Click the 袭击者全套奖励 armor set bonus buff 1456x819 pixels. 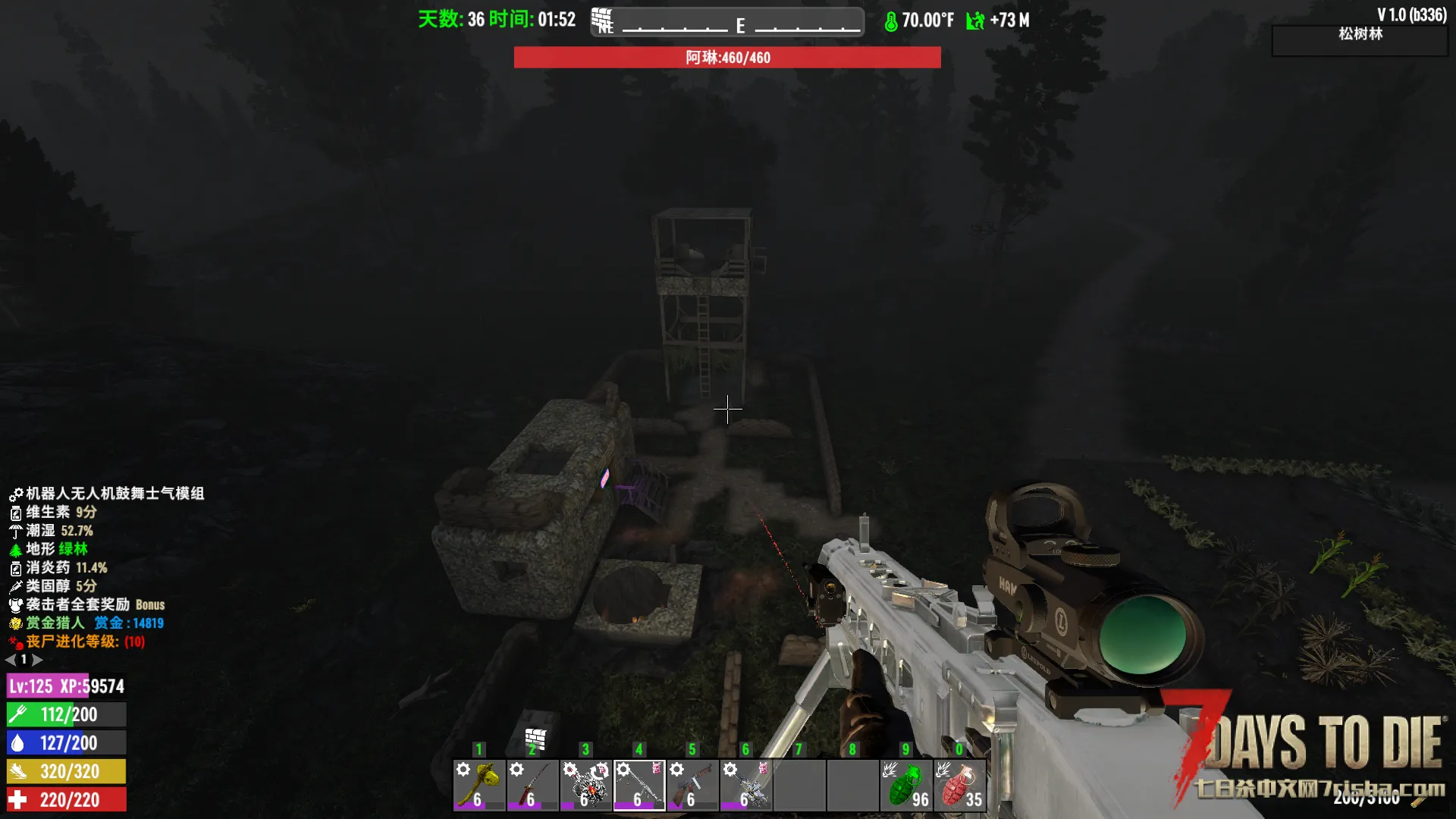click(86, 604)
